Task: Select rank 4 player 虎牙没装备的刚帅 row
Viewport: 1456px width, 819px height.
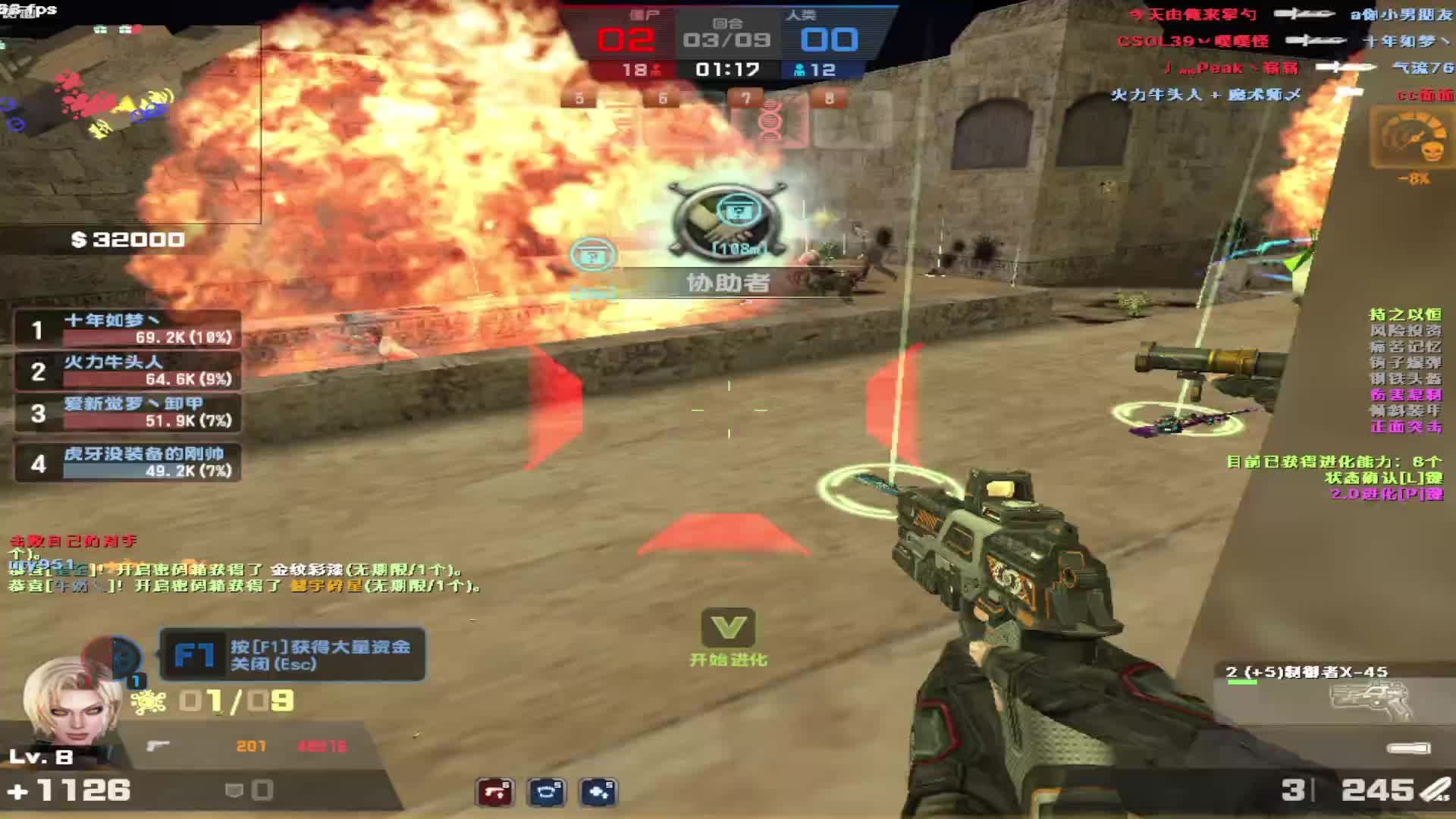Action: click(x=129, y=463)
